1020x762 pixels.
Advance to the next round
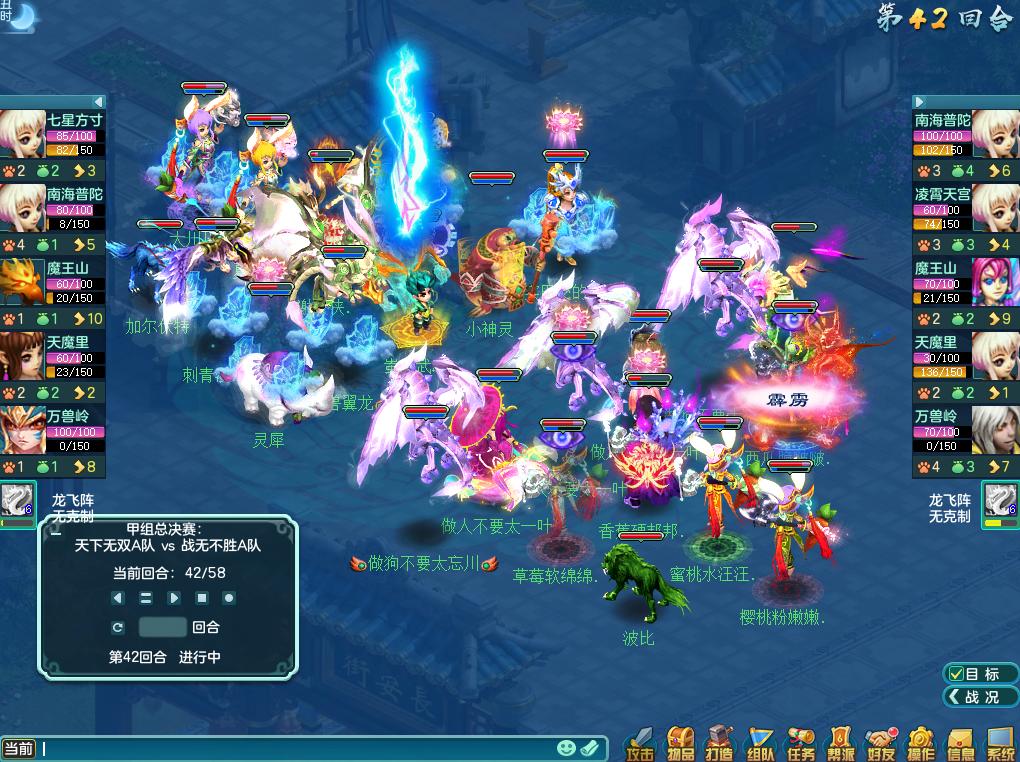174,598
